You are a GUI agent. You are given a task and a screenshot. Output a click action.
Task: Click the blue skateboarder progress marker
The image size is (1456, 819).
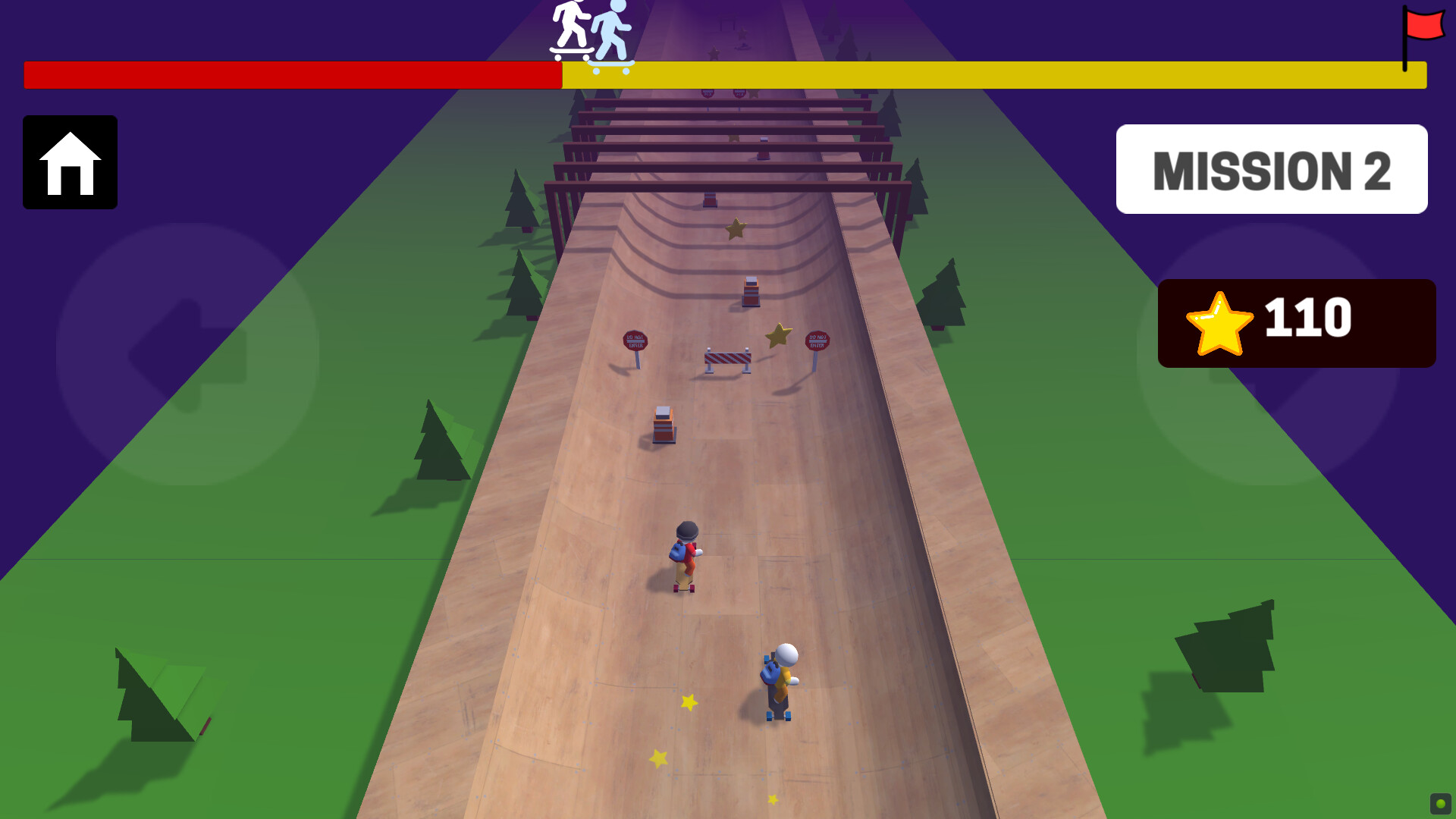613,34
